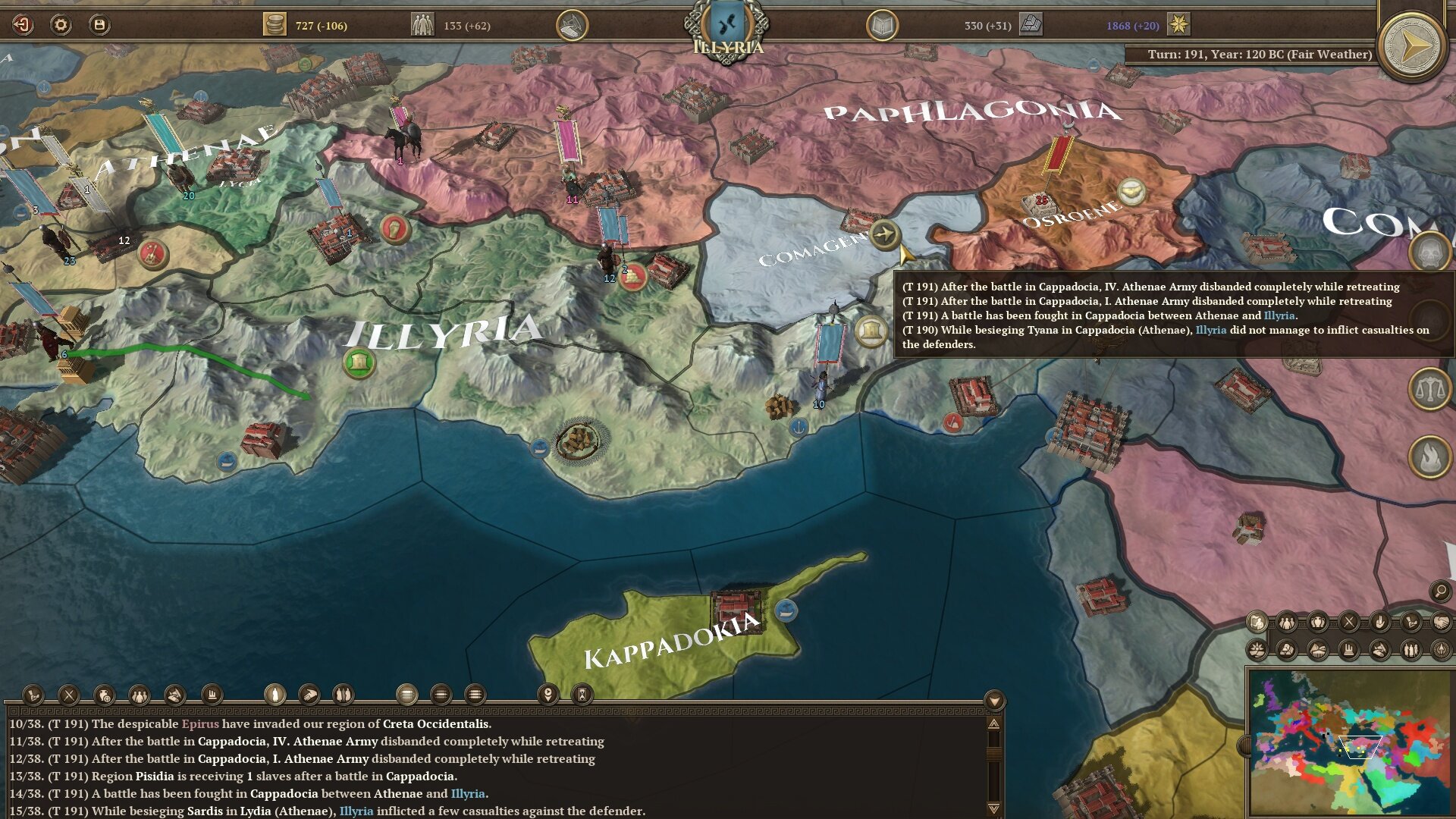Click the flame side button

(1429, 457)
